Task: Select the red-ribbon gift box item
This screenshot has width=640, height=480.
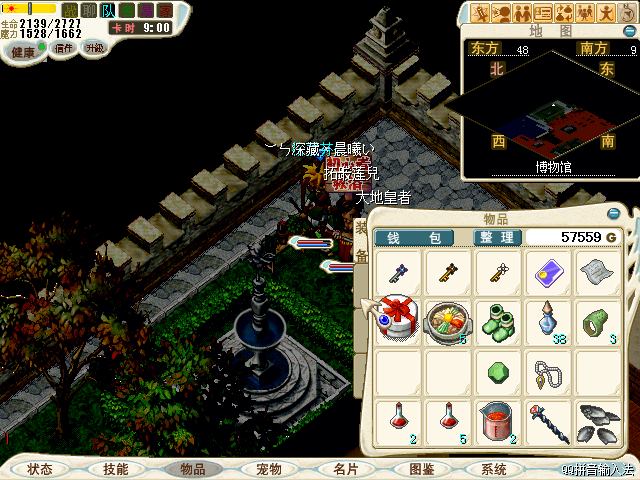Action: point(400,321)
